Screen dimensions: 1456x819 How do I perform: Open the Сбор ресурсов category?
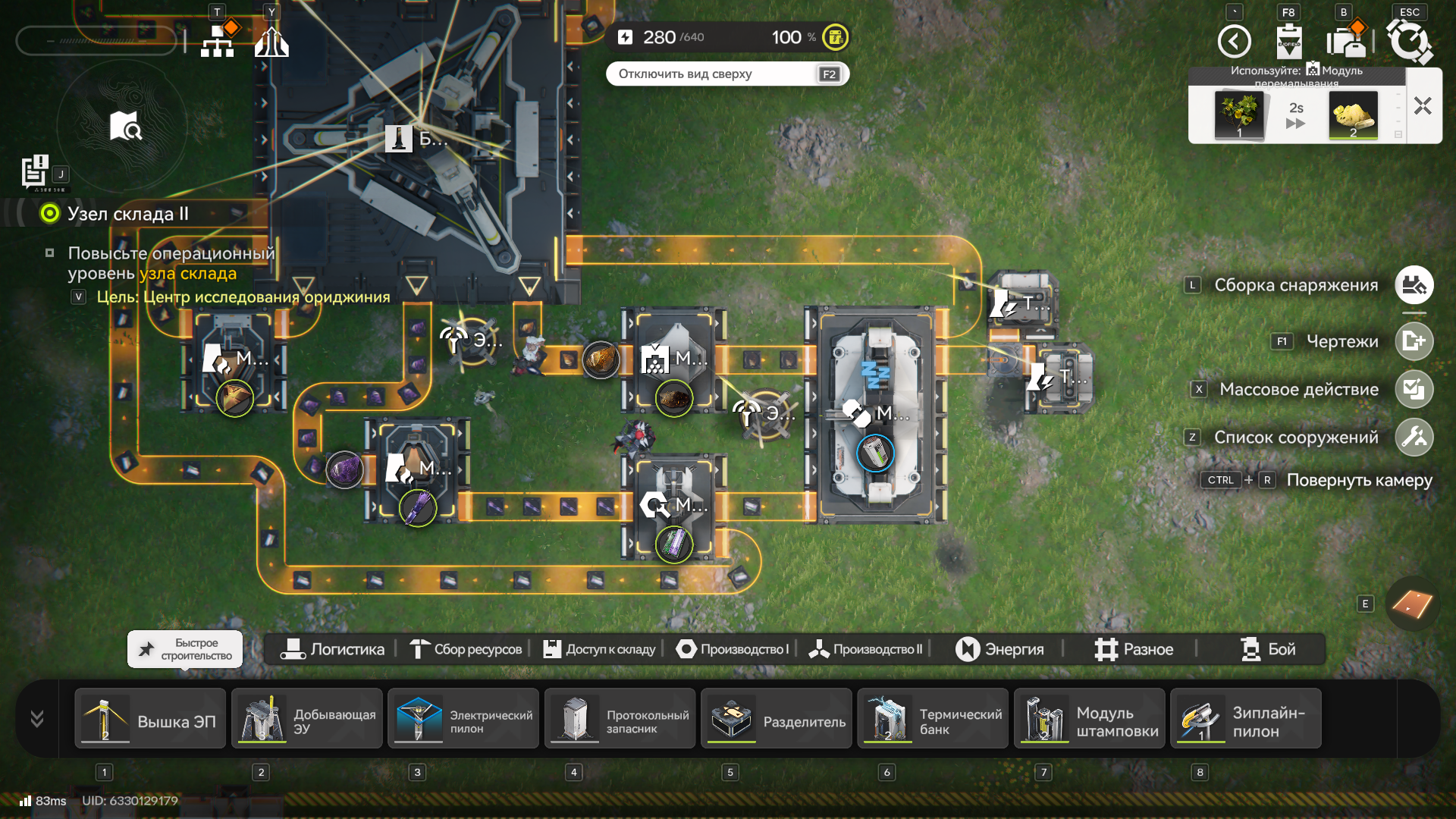tap(466, 649)
